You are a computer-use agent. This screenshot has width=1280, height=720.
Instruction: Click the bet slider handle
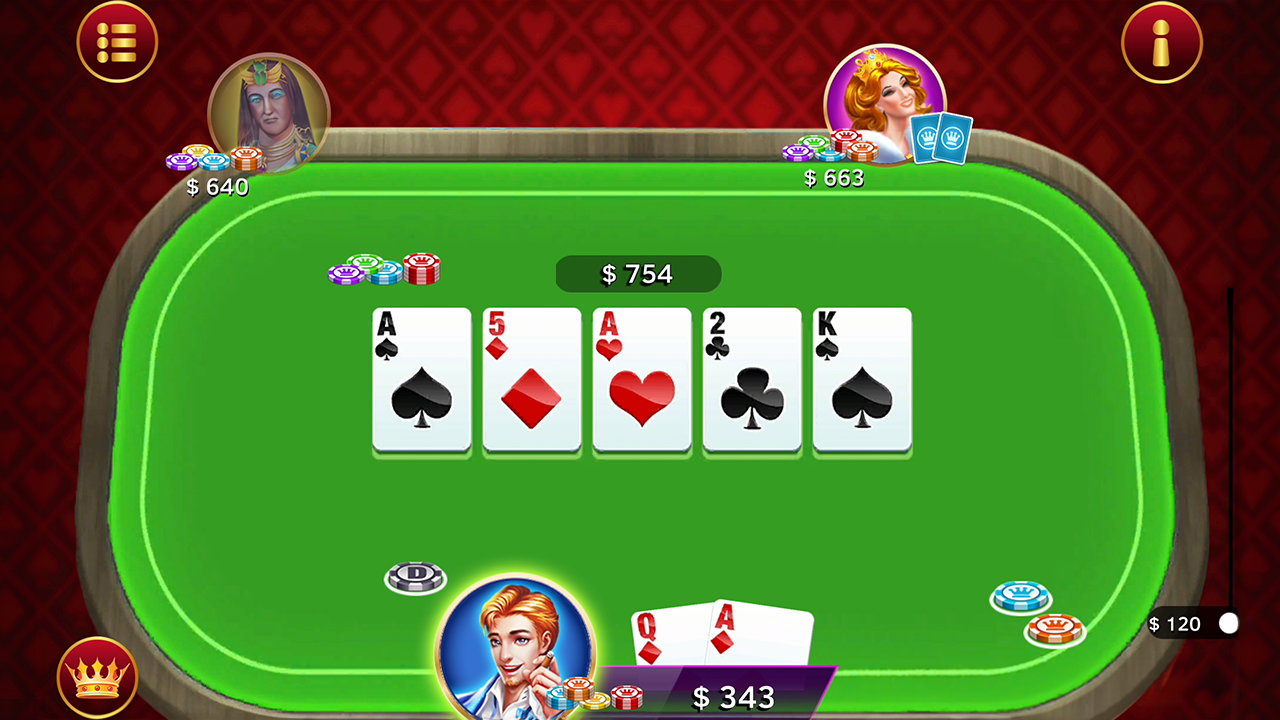[x=1228, y=624]
